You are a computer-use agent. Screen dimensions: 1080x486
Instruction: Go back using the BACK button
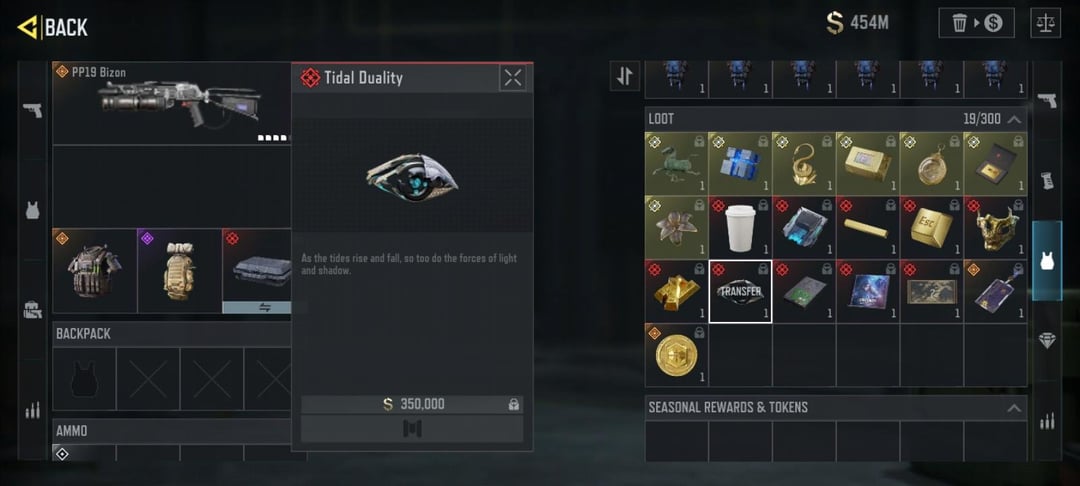tap(53, 27)
